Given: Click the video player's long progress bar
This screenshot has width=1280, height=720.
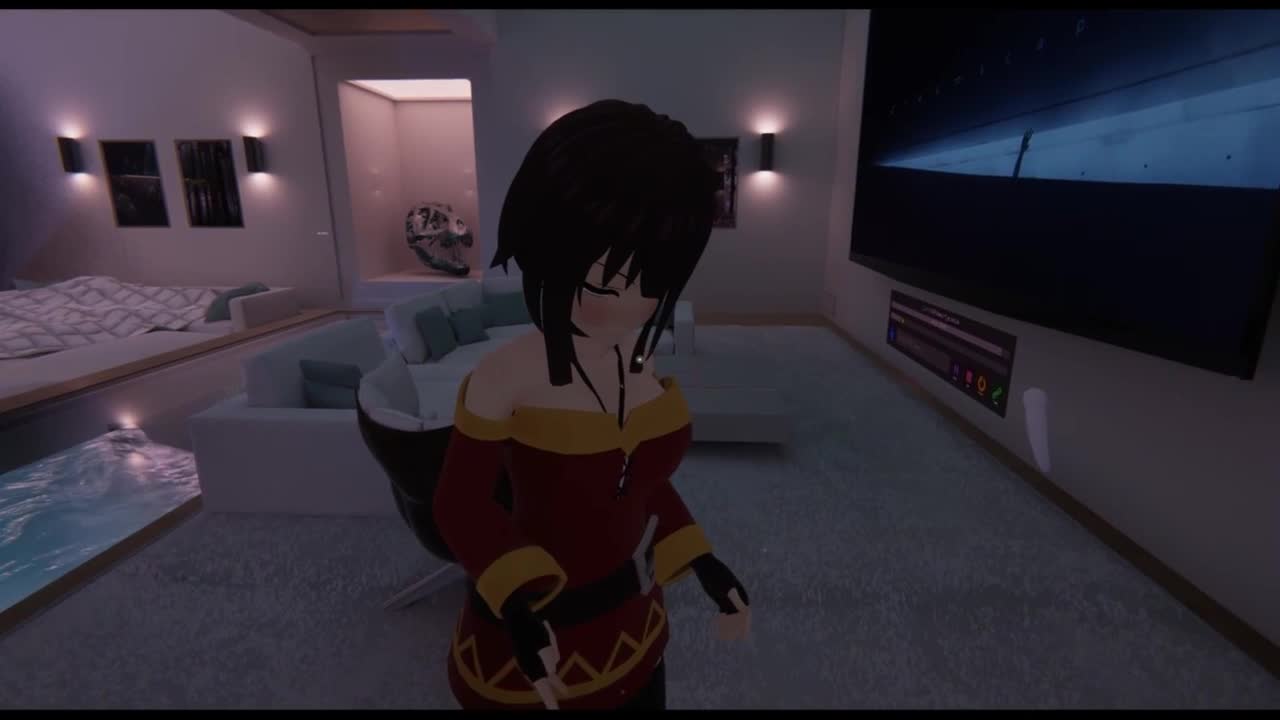Looking at the screenshot, I should [950, 329].
